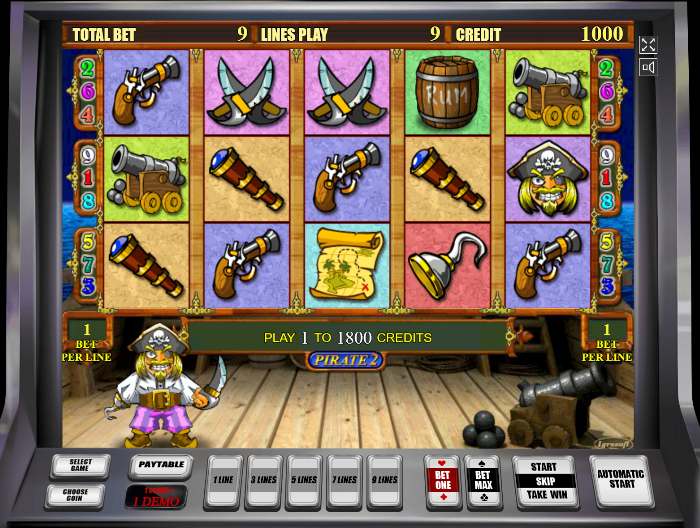
Task: Toggle fullscreen with the arrows icon
Action: click(648, 45)
